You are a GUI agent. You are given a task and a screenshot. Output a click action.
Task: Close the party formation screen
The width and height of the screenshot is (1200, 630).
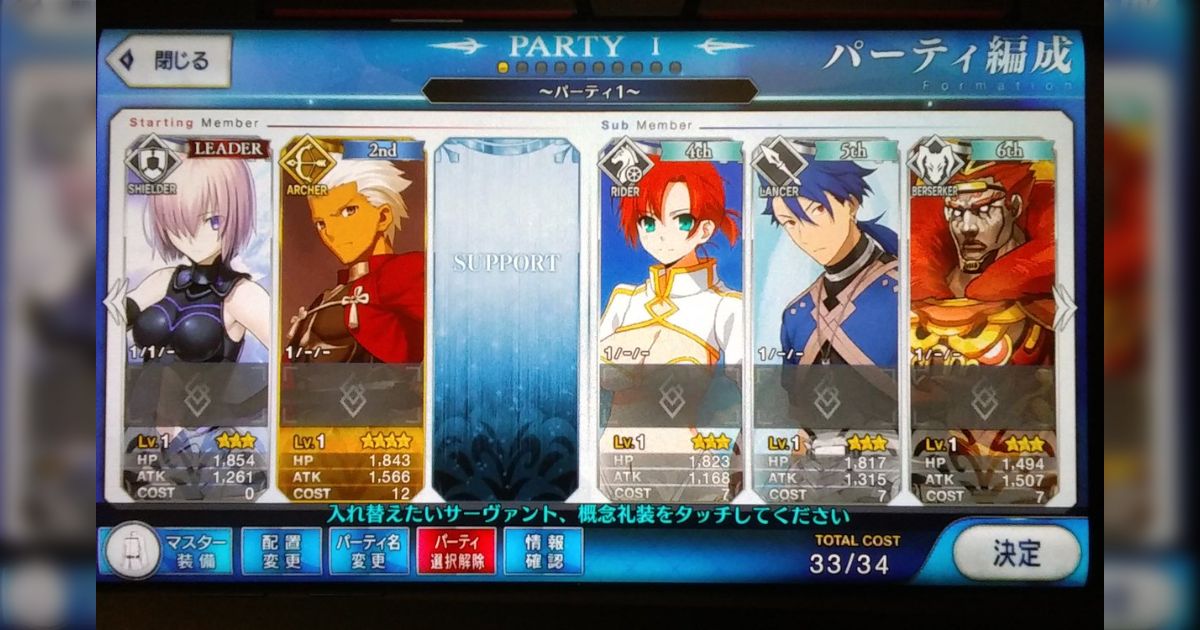coord(168,61)
